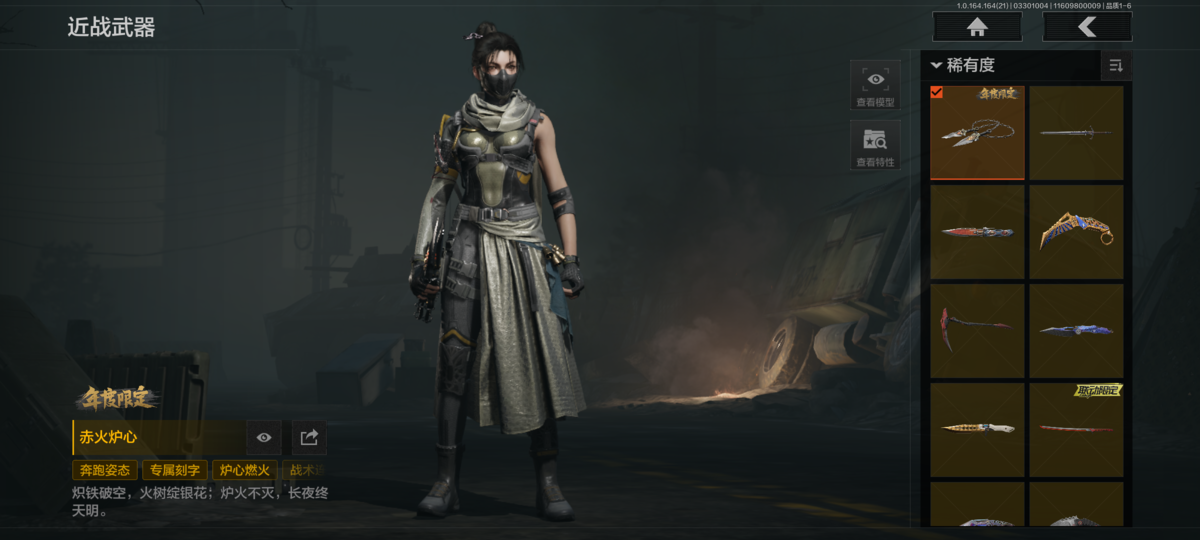1200x540 pixels.
Task: Select the chained twin-blade 年度限定 weapon
Action: pos(977,133)
